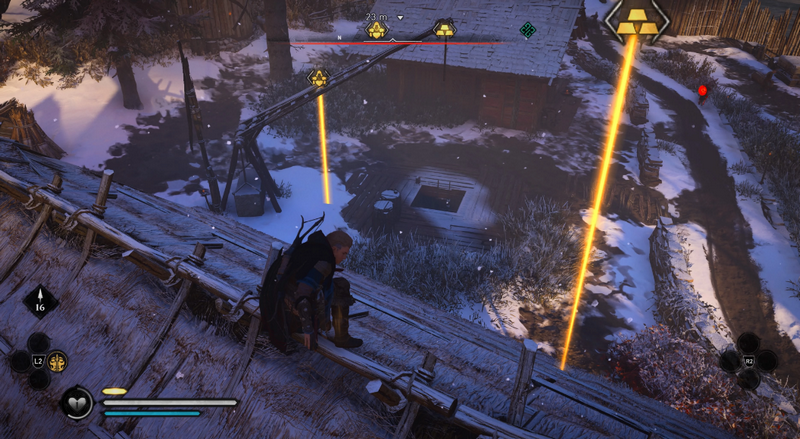Select the teal knot marker on the compass
Image resolution: width=800 pixels, height=439 pixels.
pyautogui.click(x=527, y=30)
